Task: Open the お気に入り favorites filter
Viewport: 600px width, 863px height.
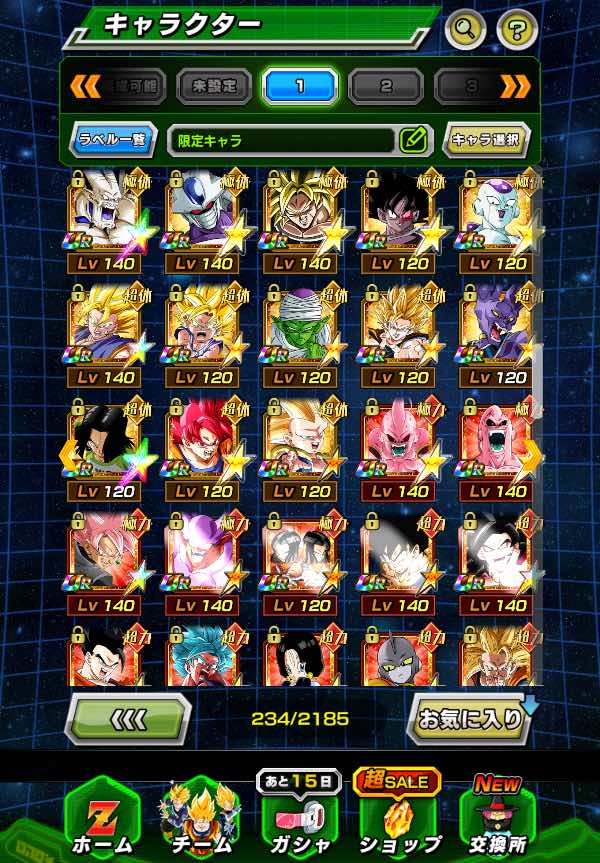Action: 468,719
